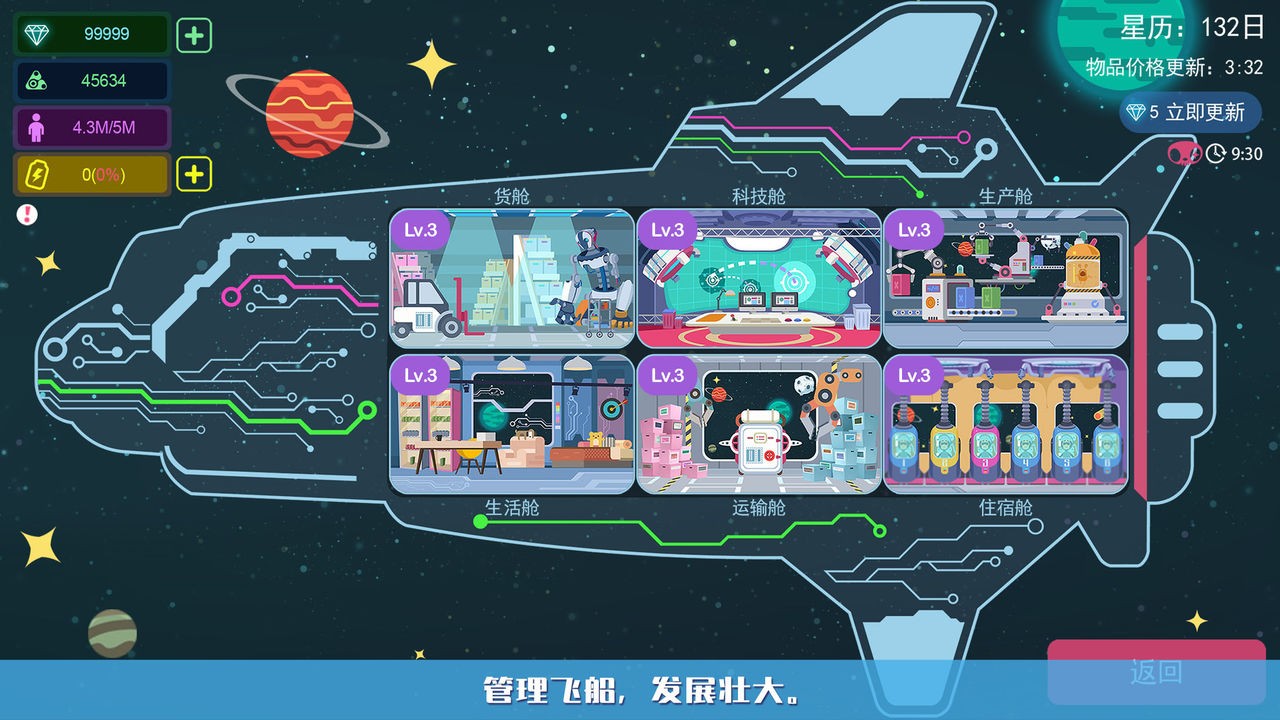Click the red exclamation alert icon
This screenshot has width=1280, height=720.
(28, 213)
